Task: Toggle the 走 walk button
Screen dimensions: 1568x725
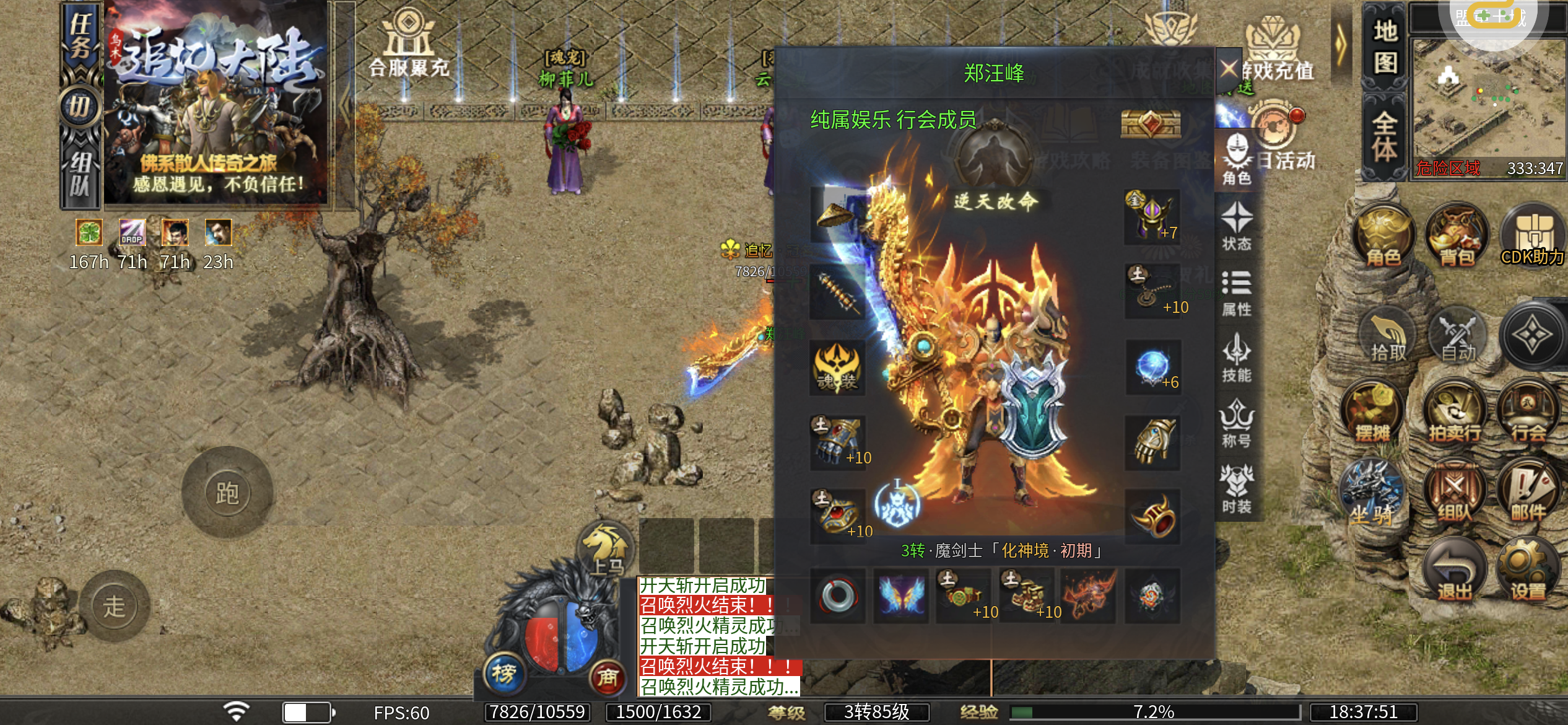Action: click(x=115, y=605)
